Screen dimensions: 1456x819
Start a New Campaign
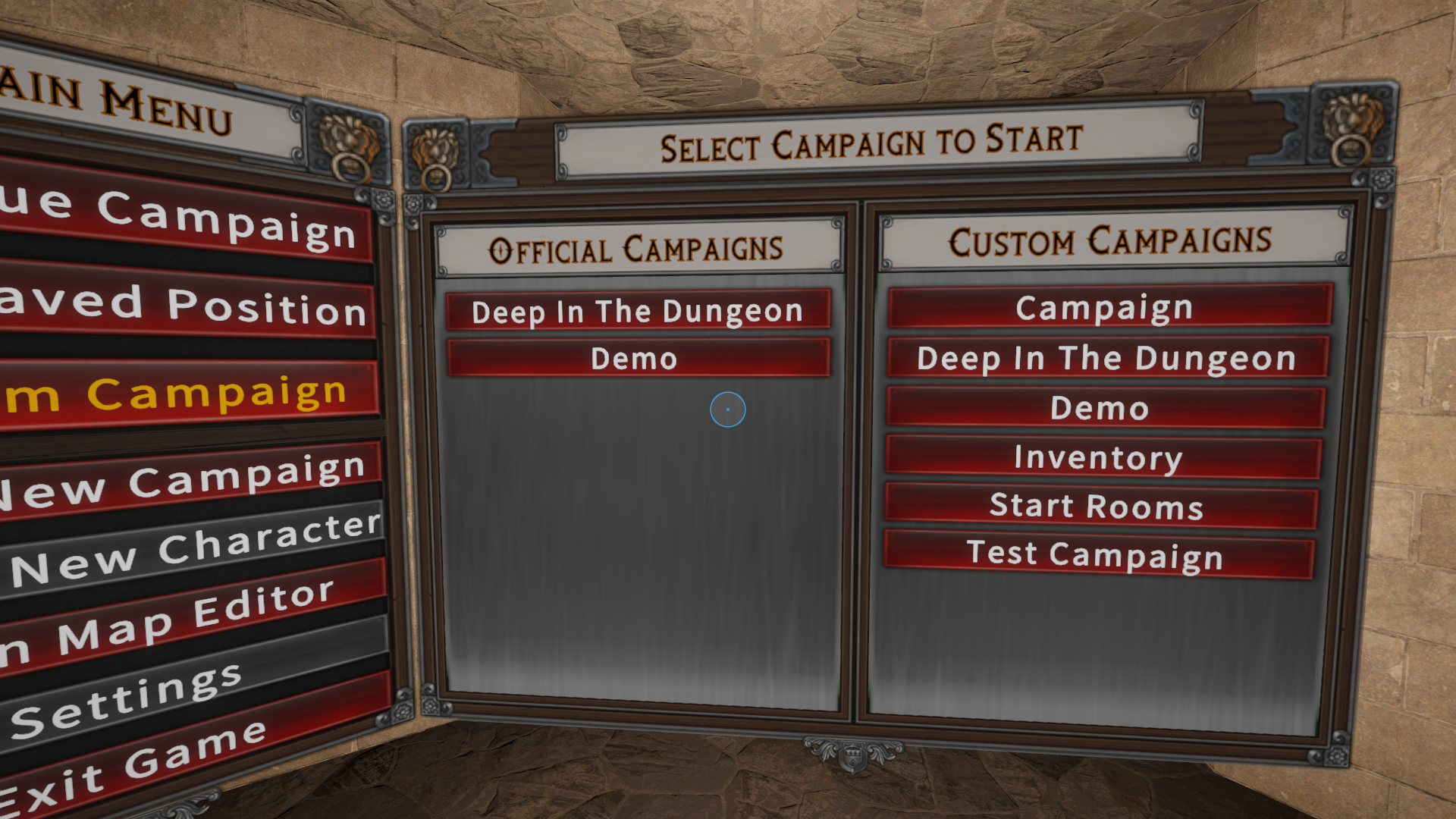coord(190,482)
